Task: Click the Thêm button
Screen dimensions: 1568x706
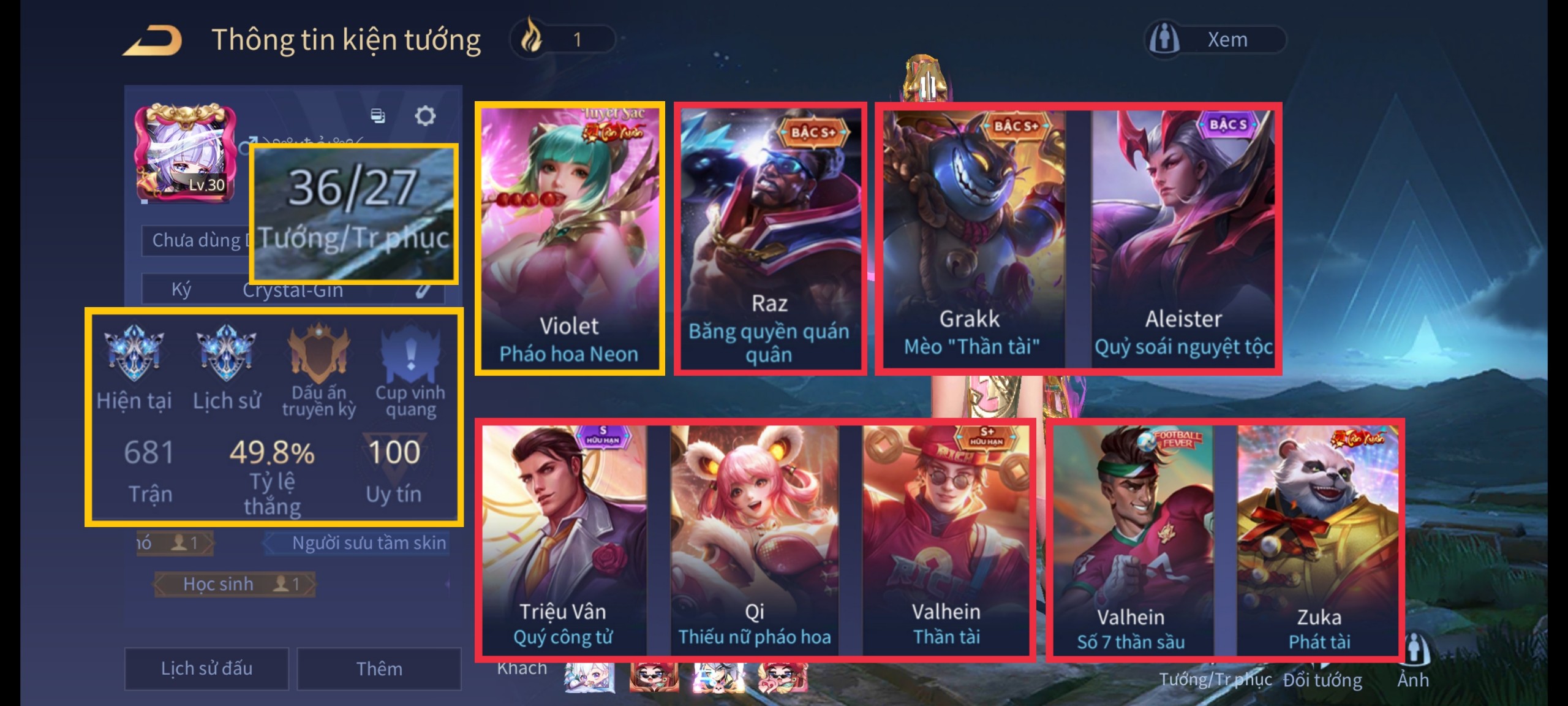Action: pos(379,668)
